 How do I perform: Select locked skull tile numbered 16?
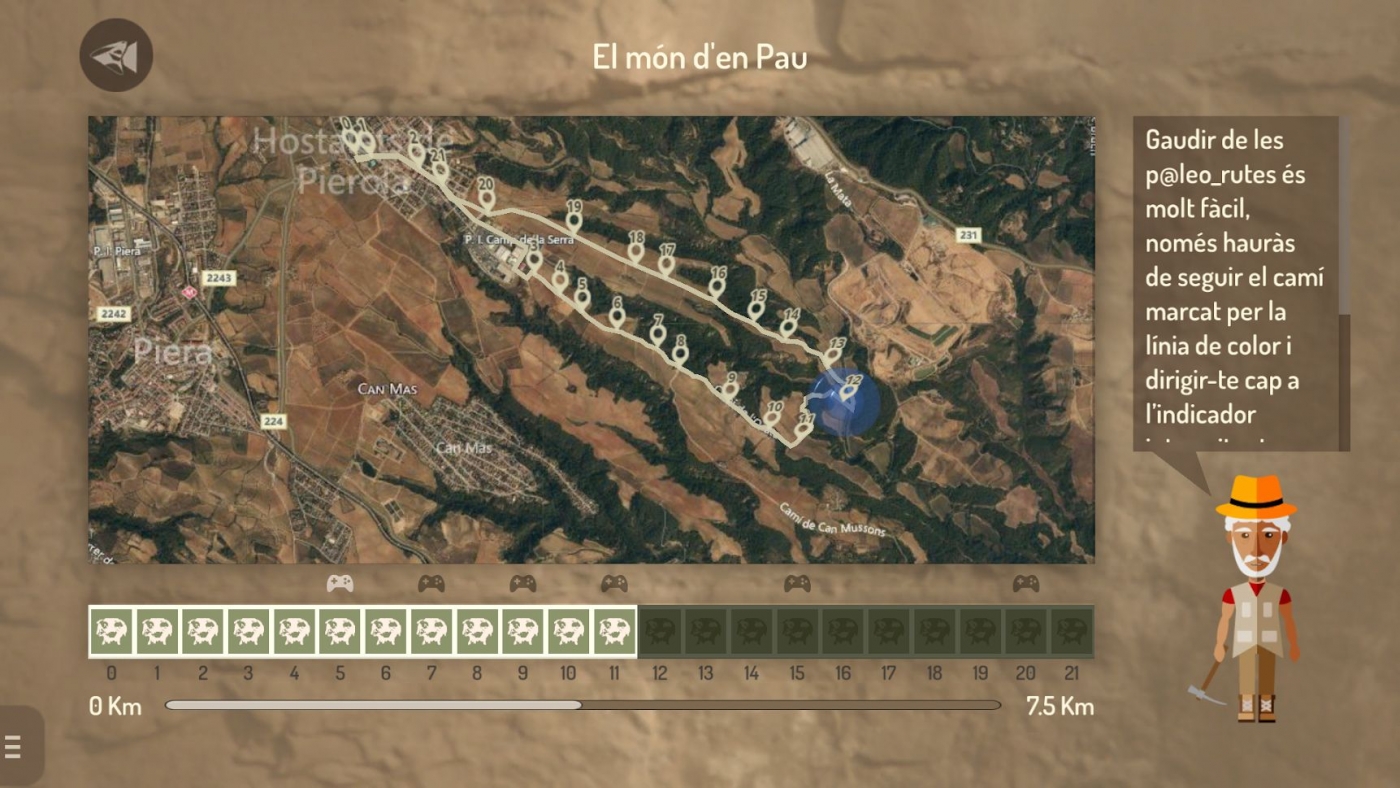tap(843, 631)
